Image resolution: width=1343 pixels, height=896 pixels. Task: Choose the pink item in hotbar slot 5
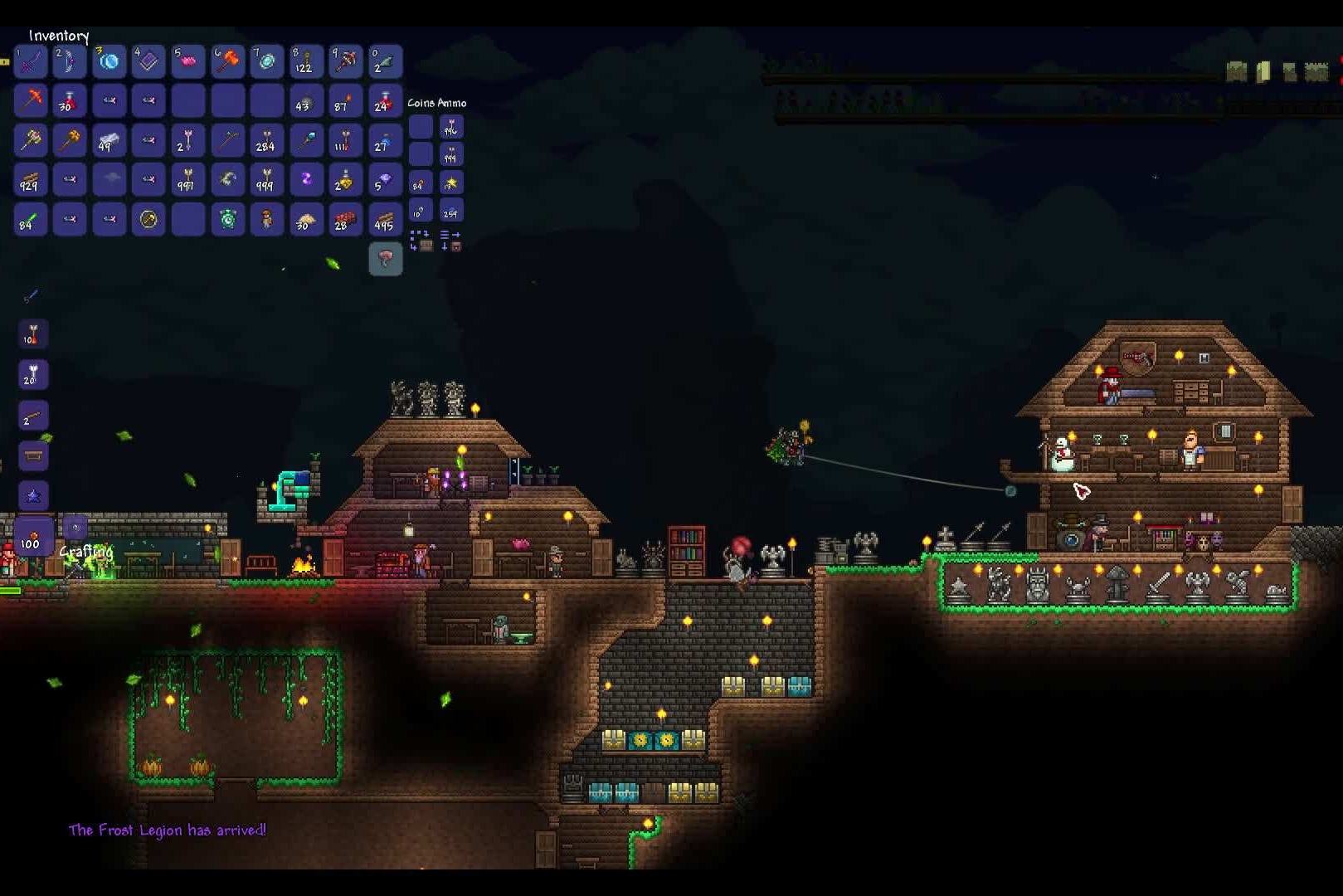(188, 61)
